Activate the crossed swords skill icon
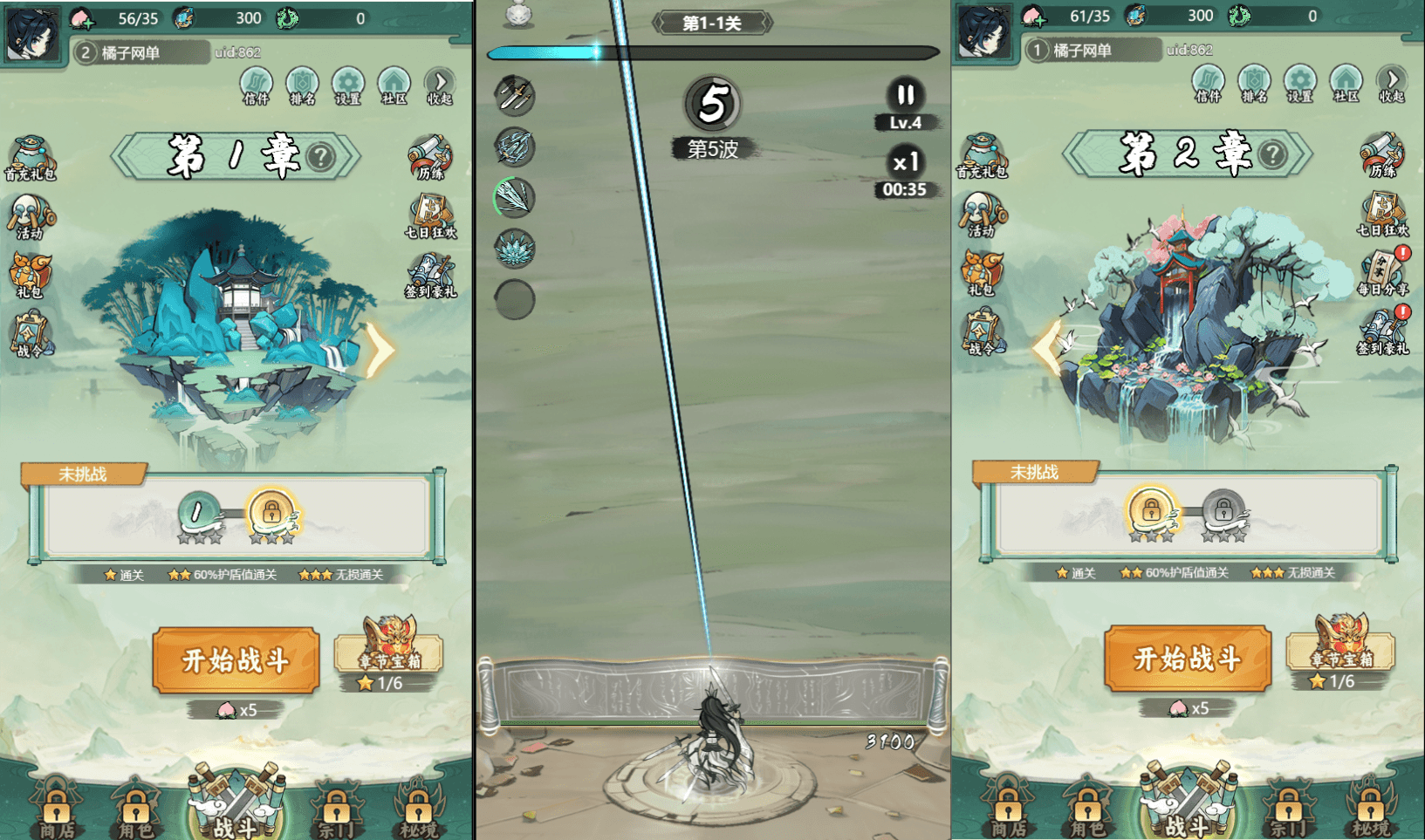This screenshot has width=1425, height=840. [x=515, y=95]
